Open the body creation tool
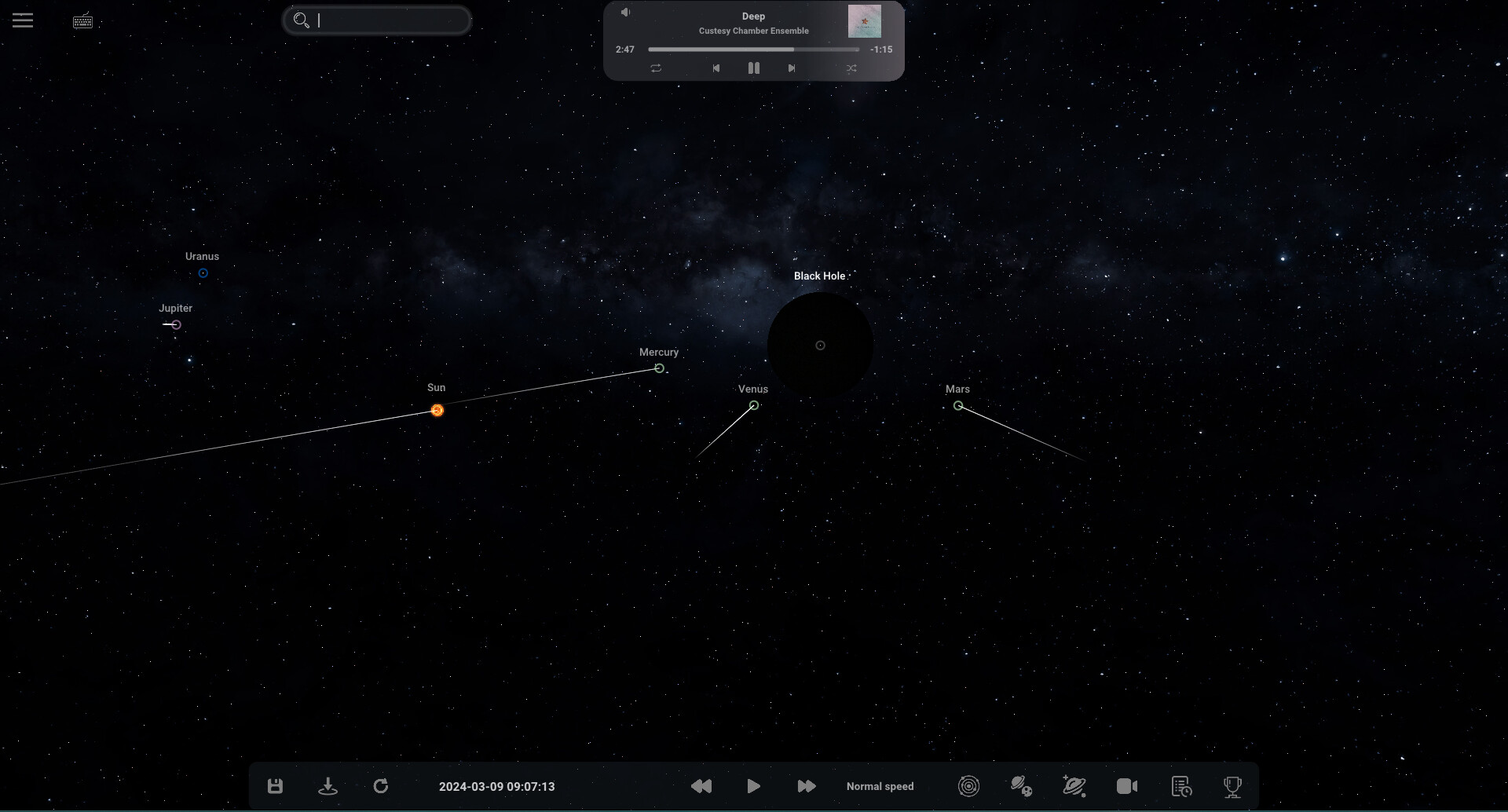The width and height of the screenshot is (1508, 812). click(x=1074, y=785)
